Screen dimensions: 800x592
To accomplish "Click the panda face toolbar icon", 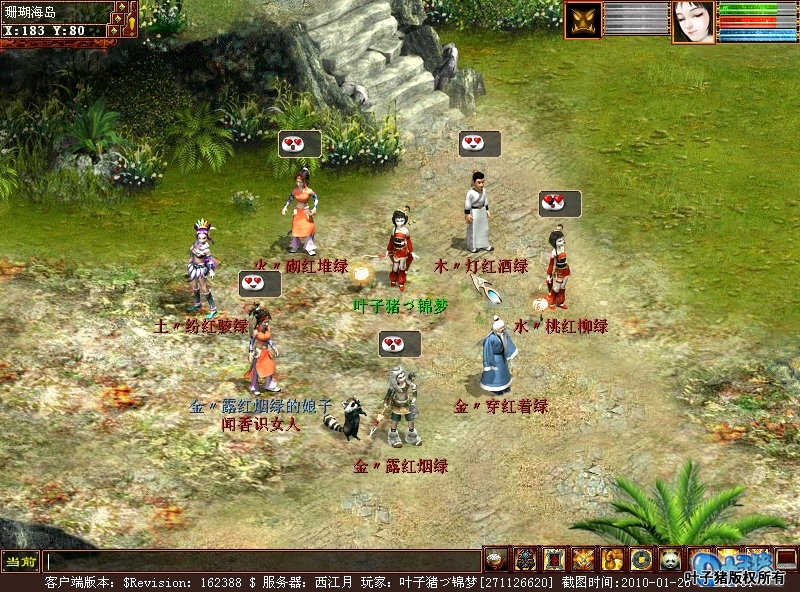I will click(670, 559).
